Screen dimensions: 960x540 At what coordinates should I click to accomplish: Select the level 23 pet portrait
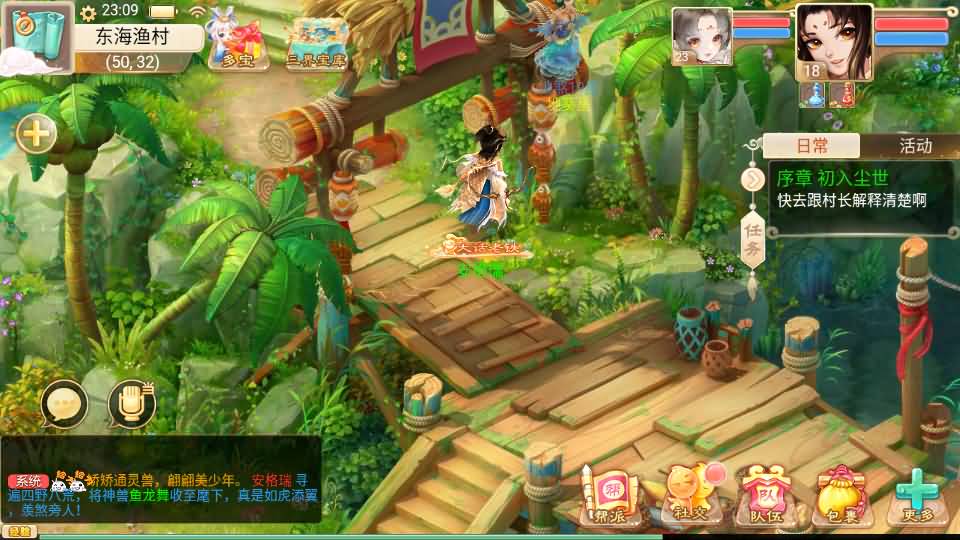pyautogui.click(x=701, y=36)
